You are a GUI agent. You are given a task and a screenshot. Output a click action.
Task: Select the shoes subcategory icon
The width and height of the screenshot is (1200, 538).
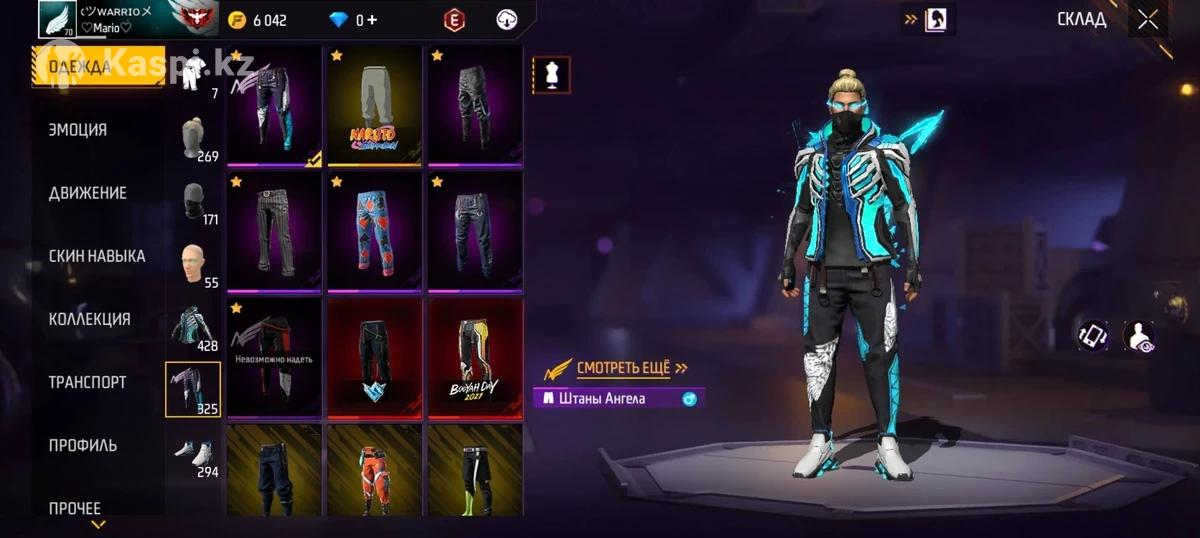point(193,454)
